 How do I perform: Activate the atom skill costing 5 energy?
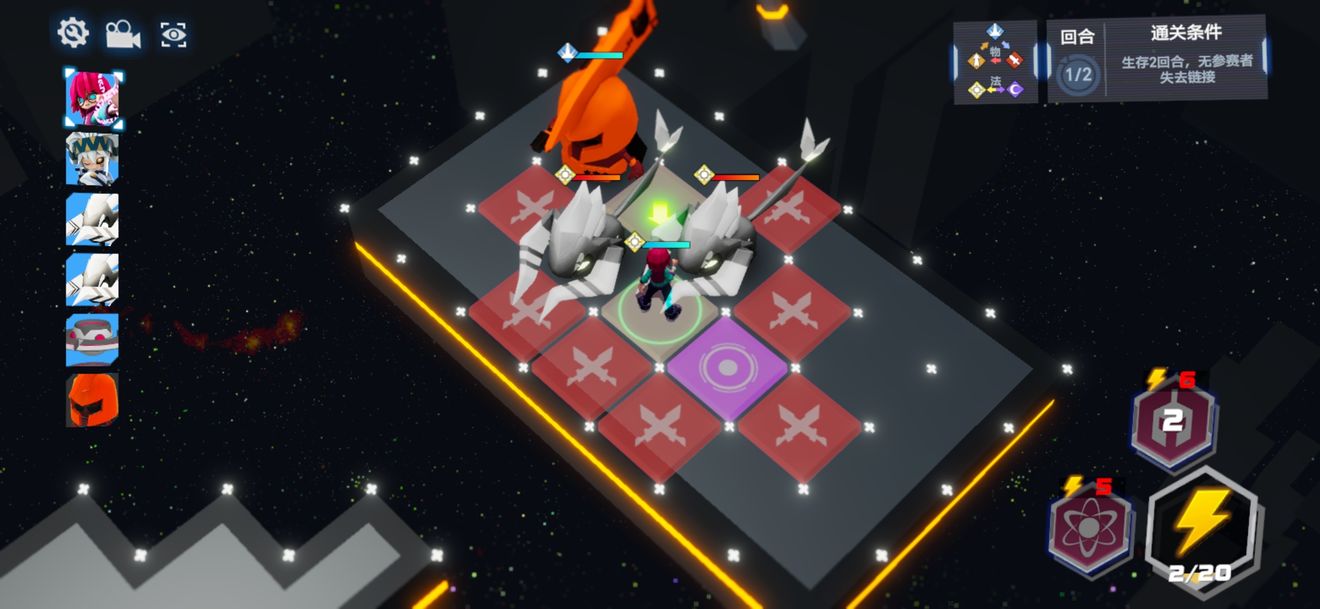click(1091, 527)
